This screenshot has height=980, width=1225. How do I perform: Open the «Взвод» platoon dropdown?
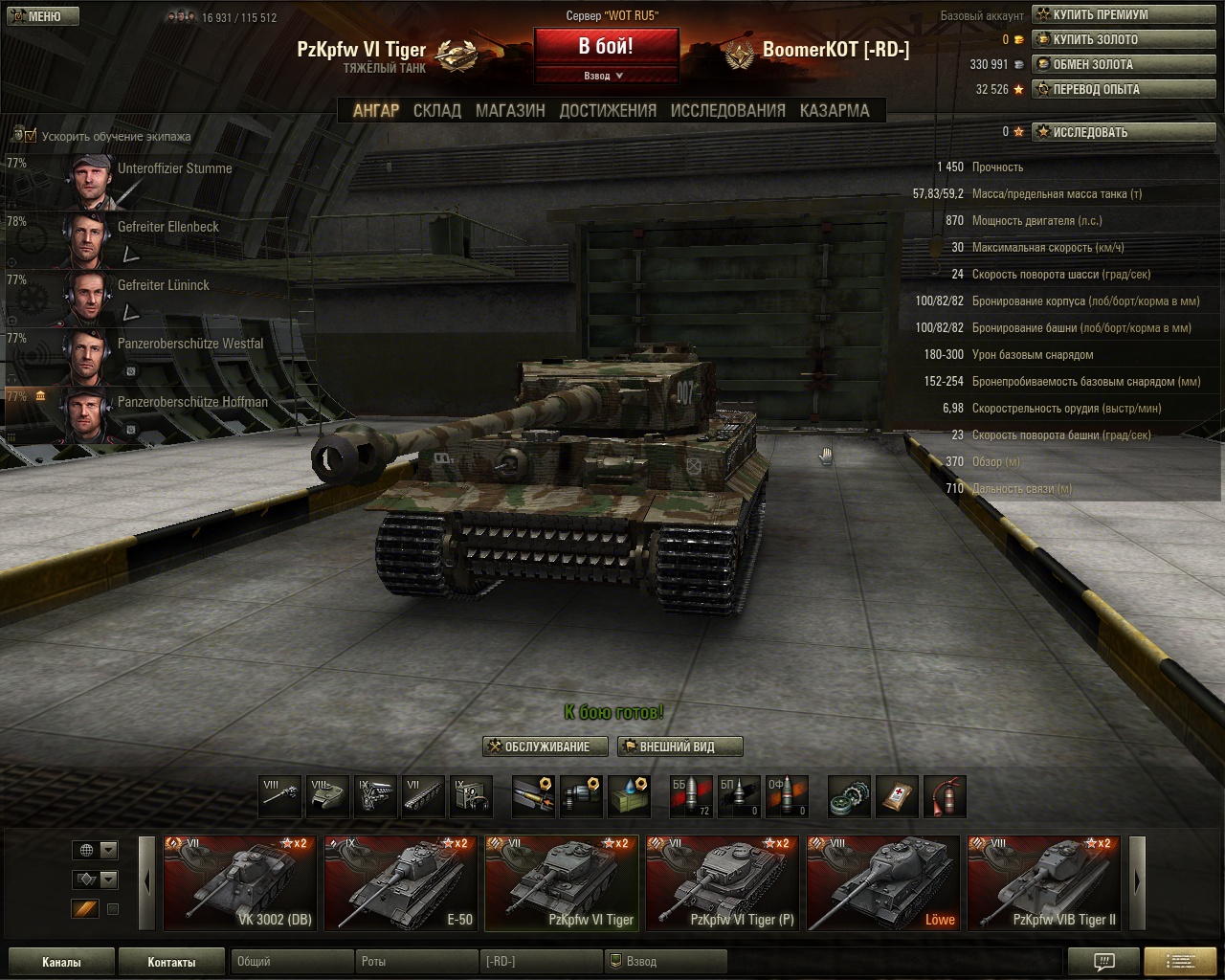click(605, 76)
